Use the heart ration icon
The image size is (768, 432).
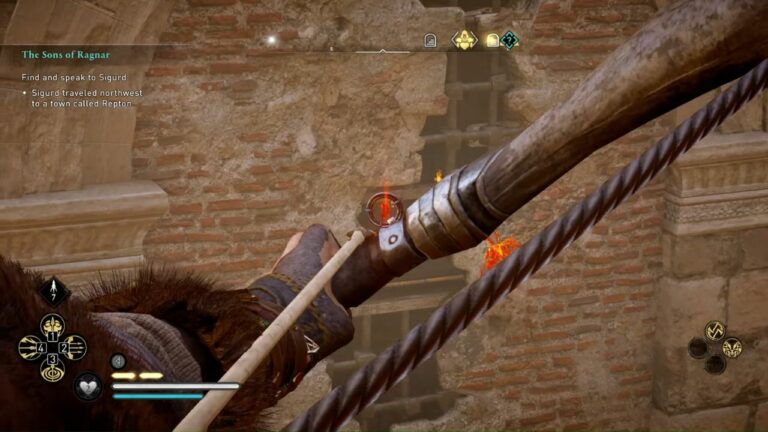(x=88, y=386)
